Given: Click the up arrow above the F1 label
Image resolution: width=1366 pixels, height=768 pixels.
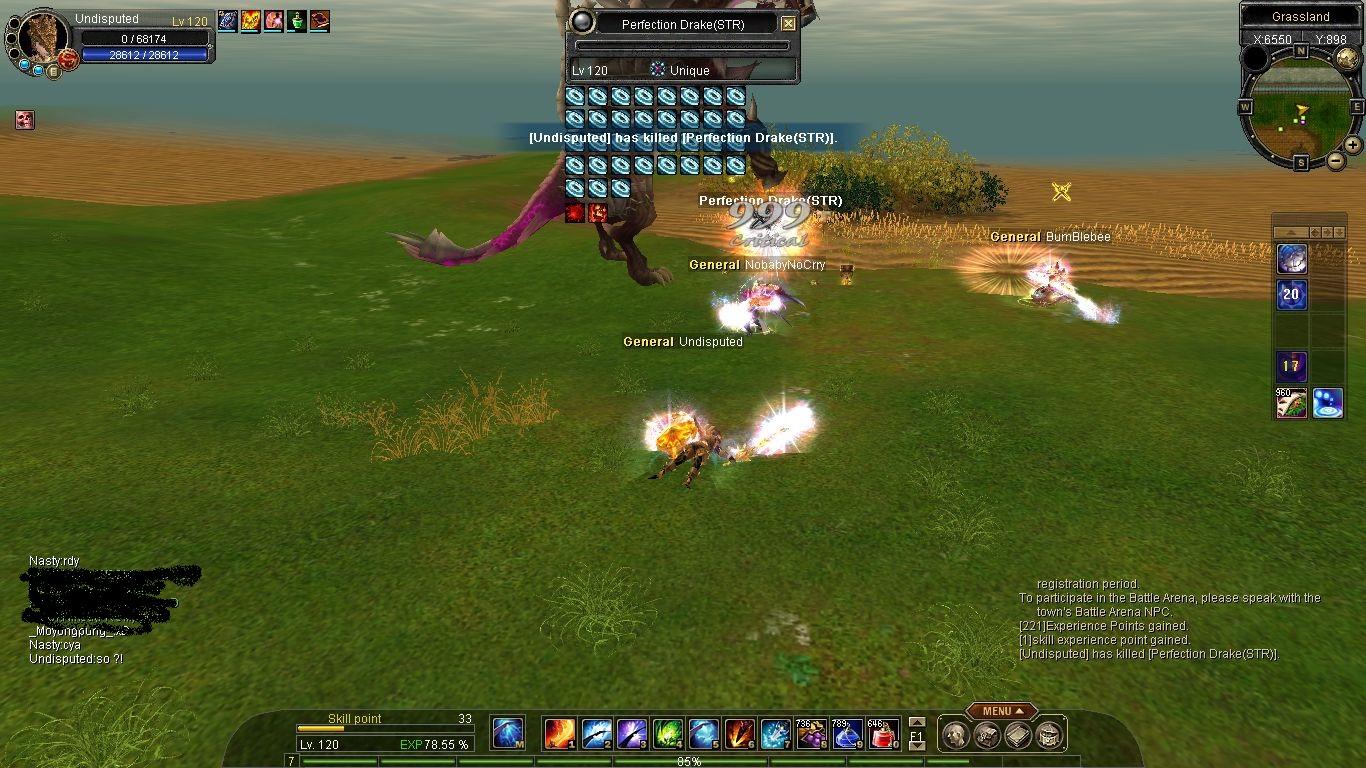Looking at the screenshot, I should (x=916, y=722).
